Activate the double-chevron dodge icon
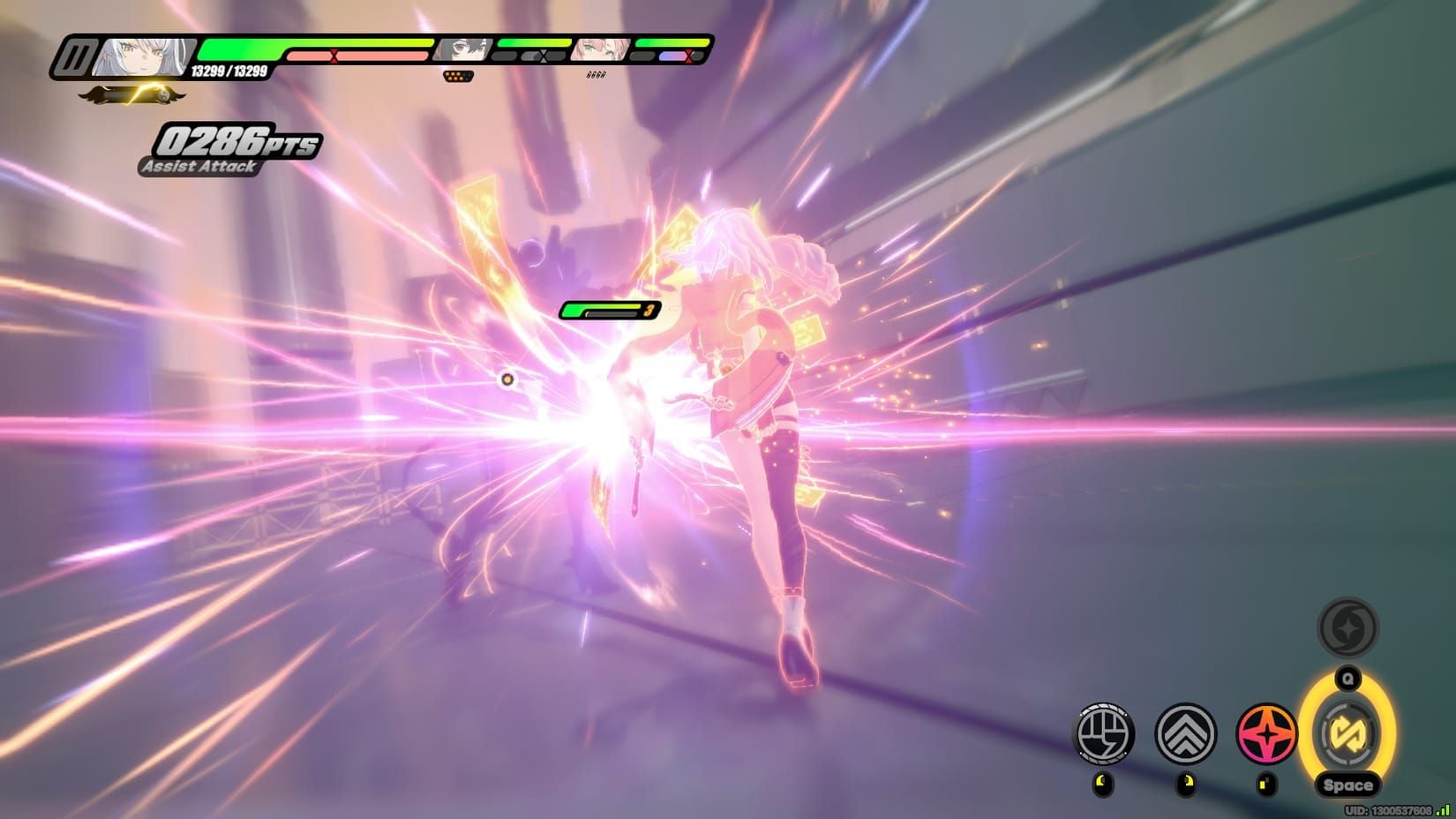Viewport: 1456px width, 819px height. (x=1185, y=733)
